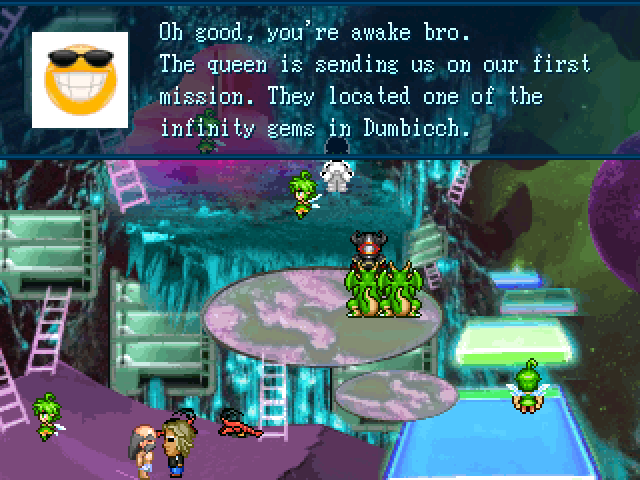Click the sunglasses smiley speaker portrait
640x480 pixels.
[x=80, y=79]
